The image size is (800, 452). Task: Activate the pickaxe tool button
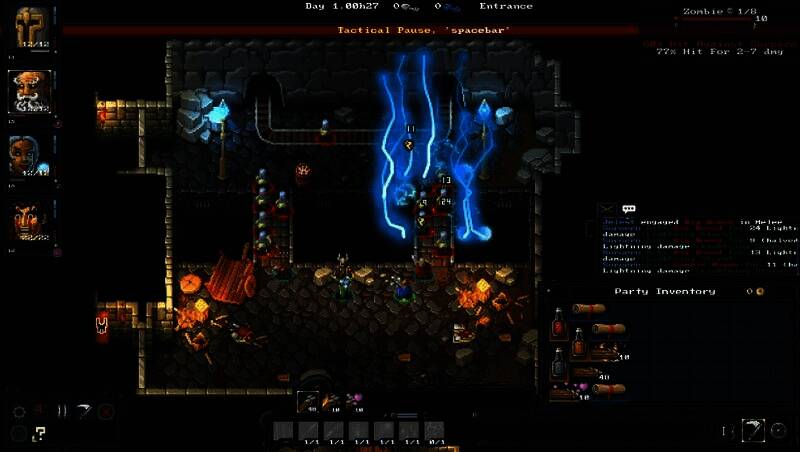[x=753, y=431]
